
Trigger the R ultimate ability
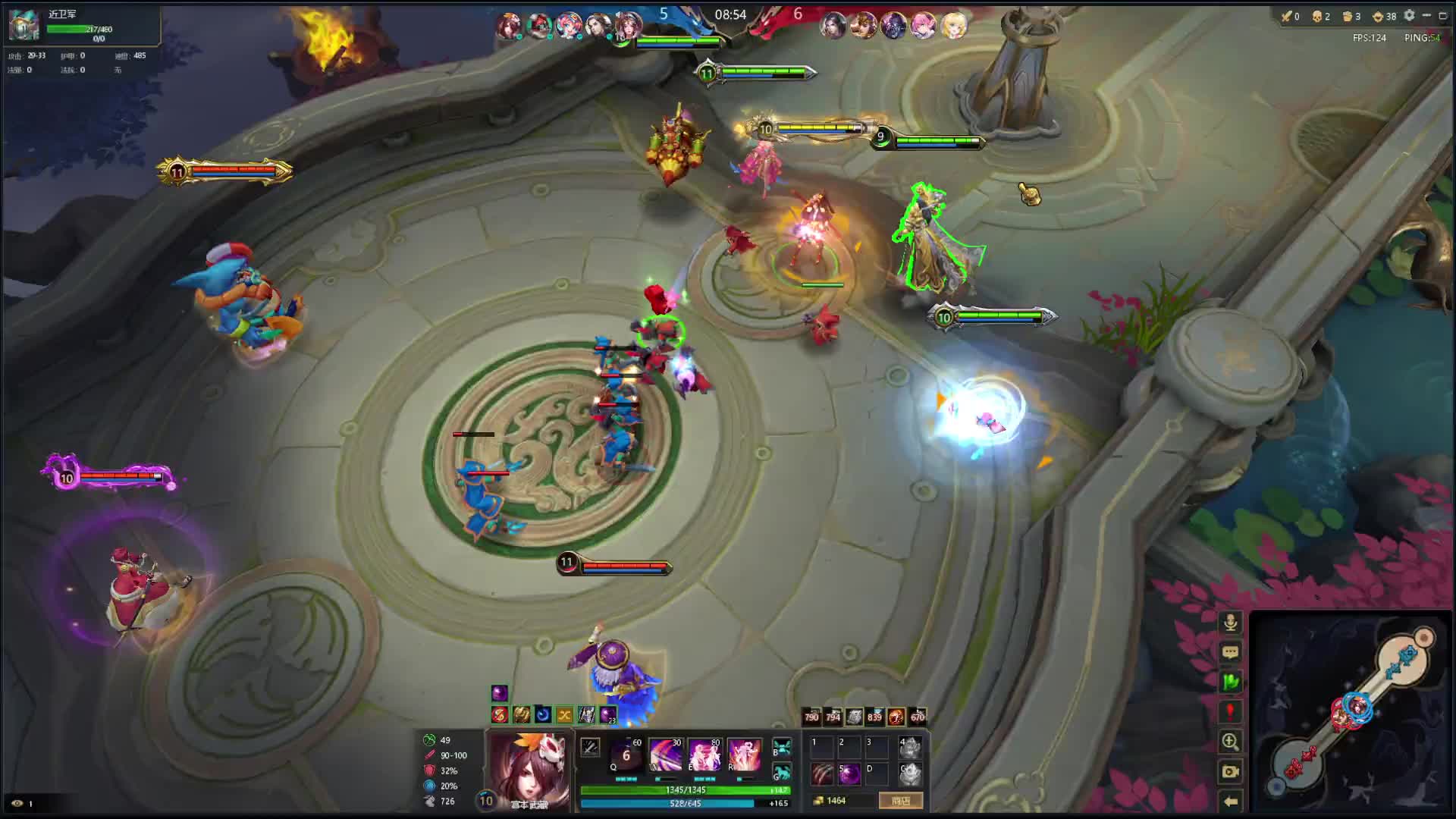point(744,755)
